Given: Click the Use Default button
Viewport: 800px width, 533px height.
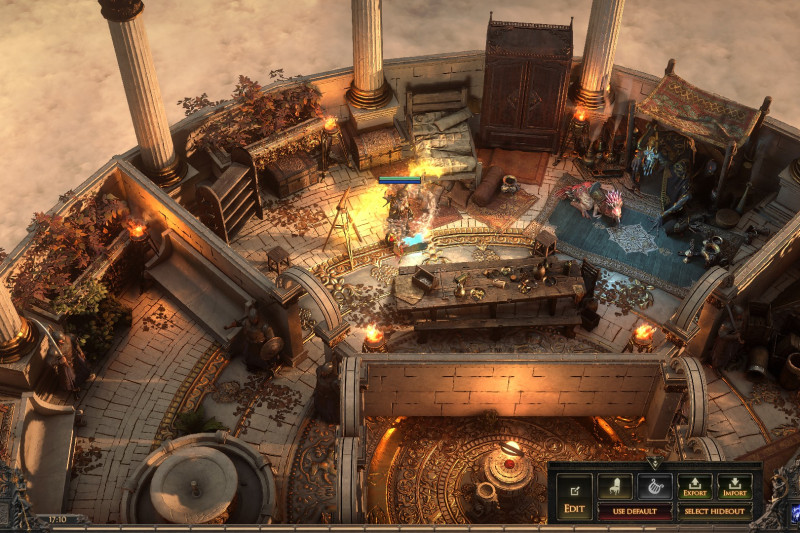Looking at the screenshot, I should point(634,511).
